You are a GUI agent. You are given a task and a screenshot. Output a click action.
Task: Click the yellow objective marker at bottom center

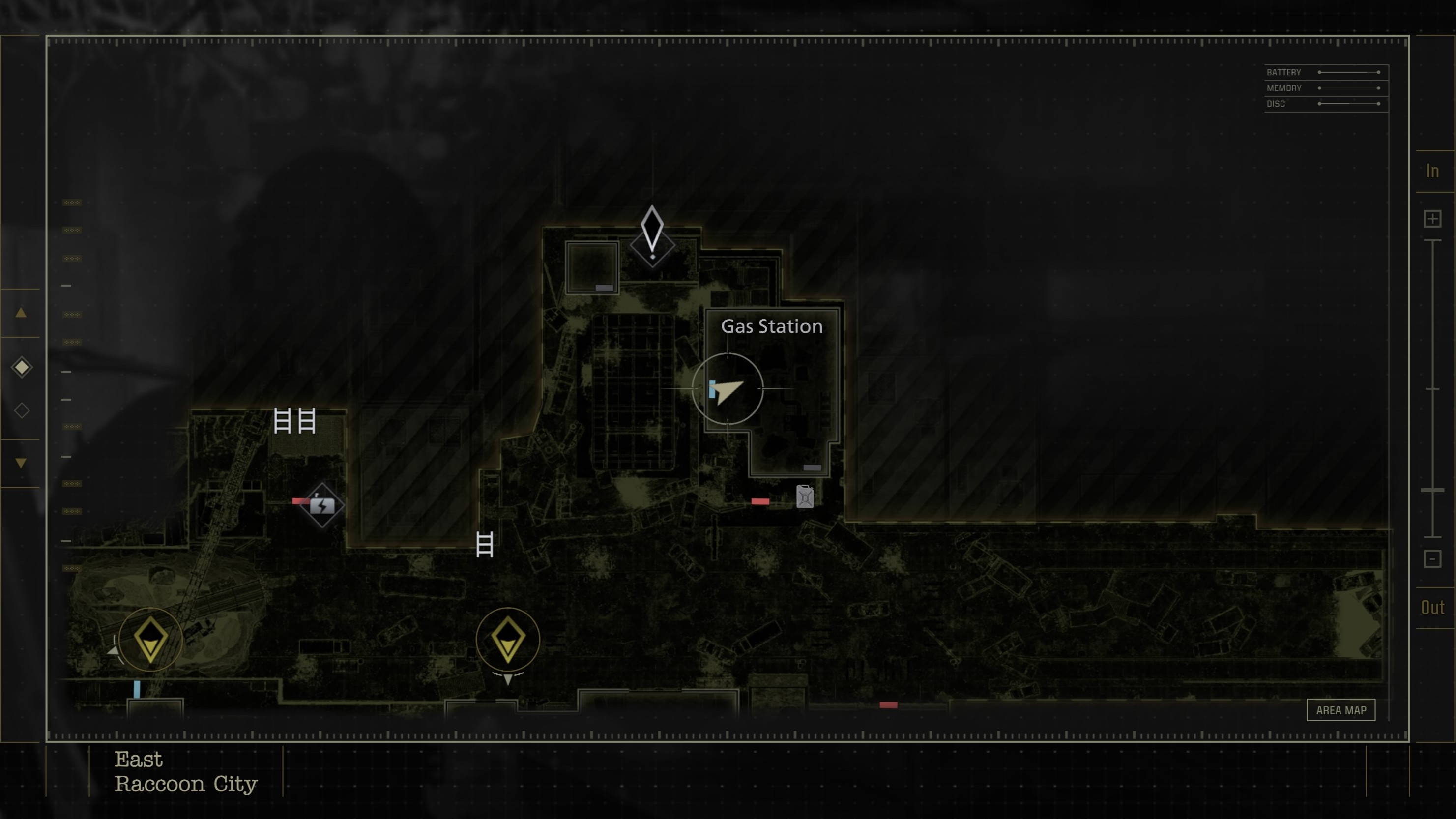coord(508,641)
